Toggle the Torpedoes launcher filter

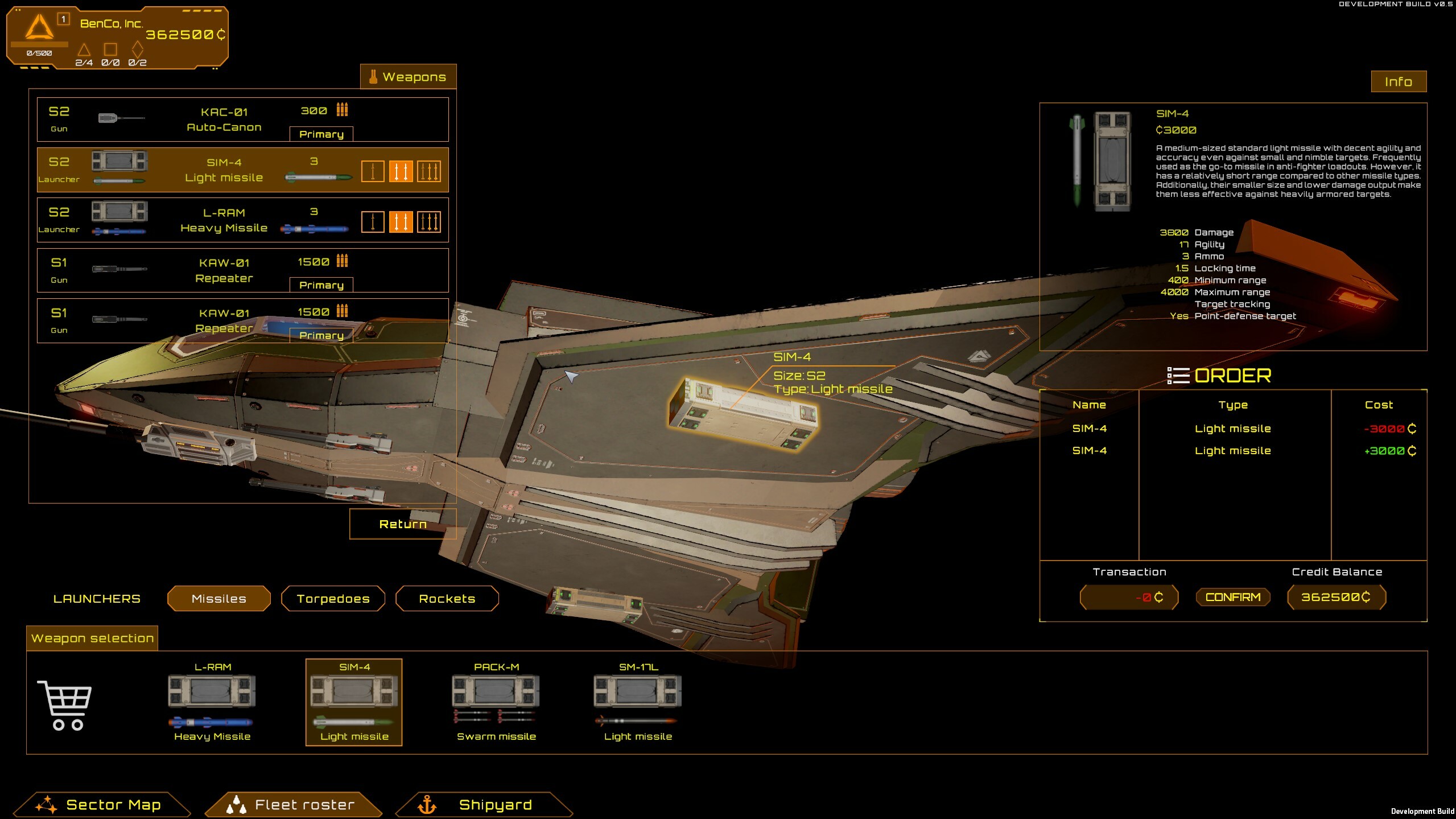coord(333,598)
